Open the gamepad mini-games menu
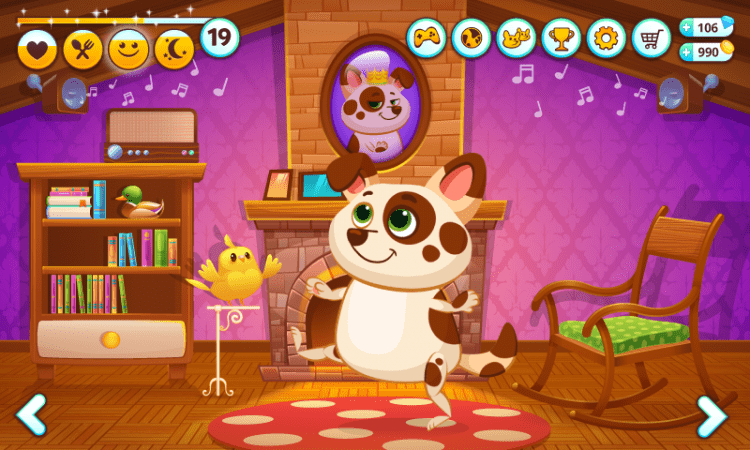This screenshot has height=450, width=750. point(426,38)
